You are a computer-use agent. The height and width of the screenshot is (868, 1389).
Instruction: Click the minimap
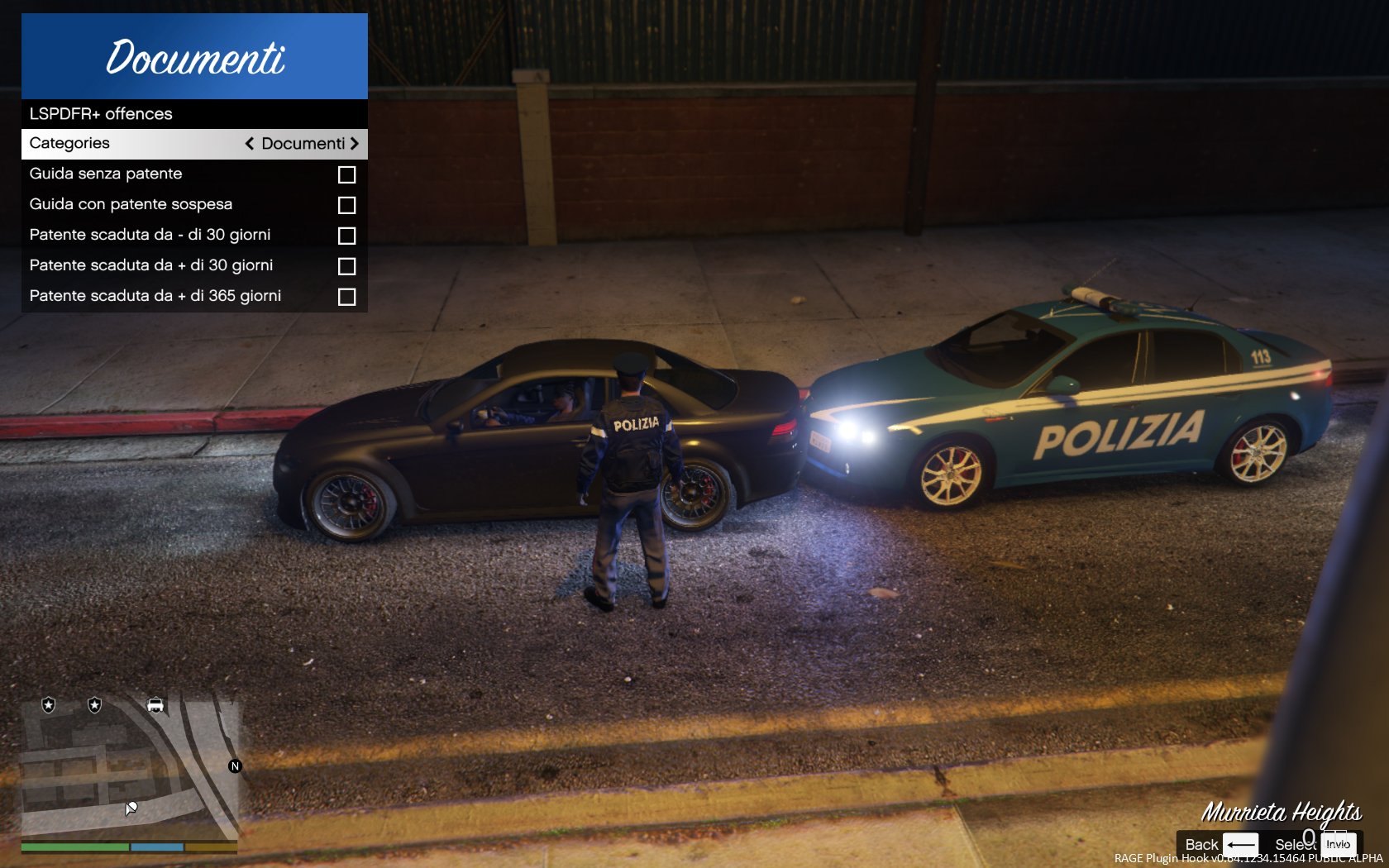130,769
